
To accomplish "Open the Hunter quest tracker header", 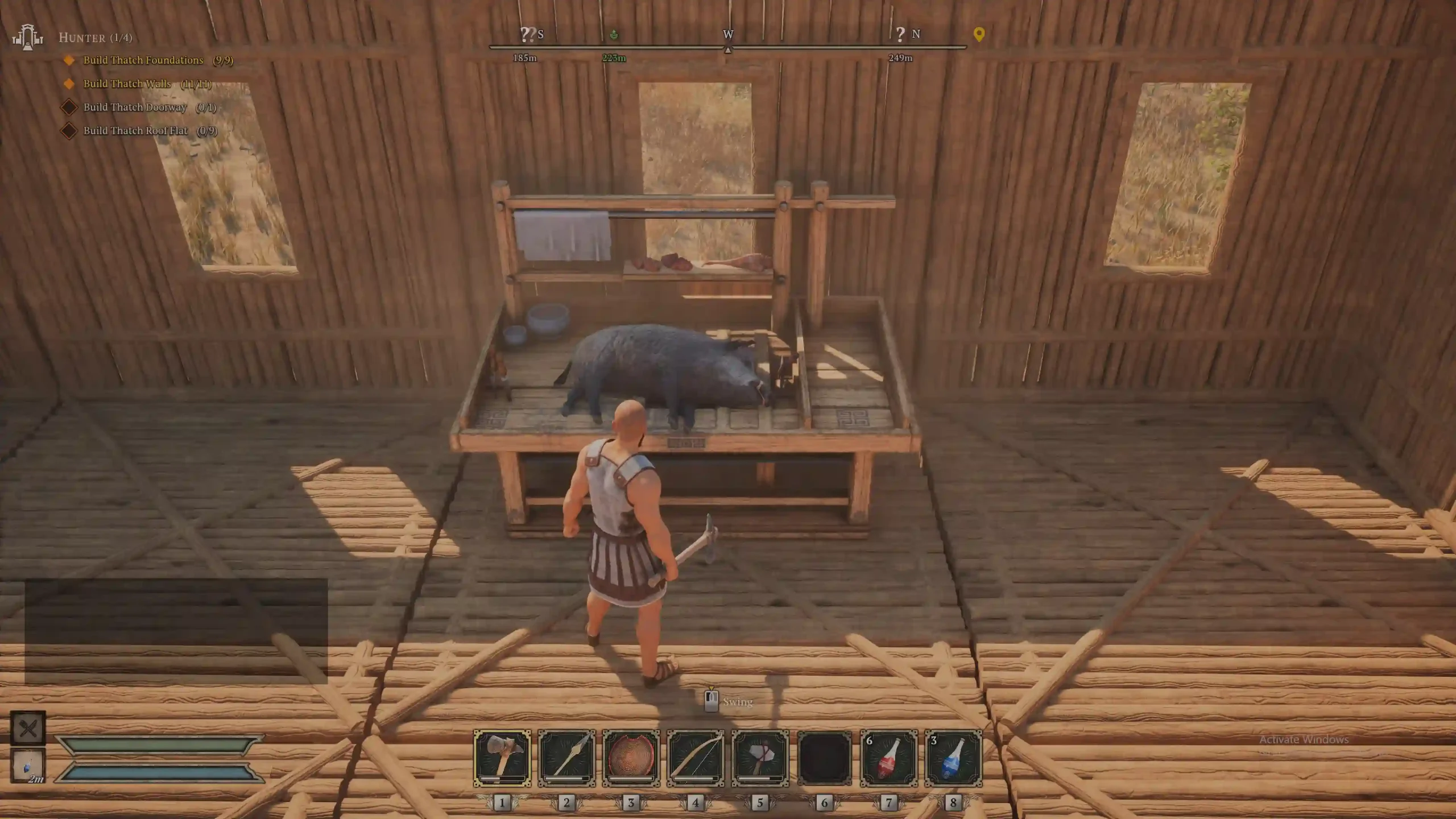I will (95, 38).
